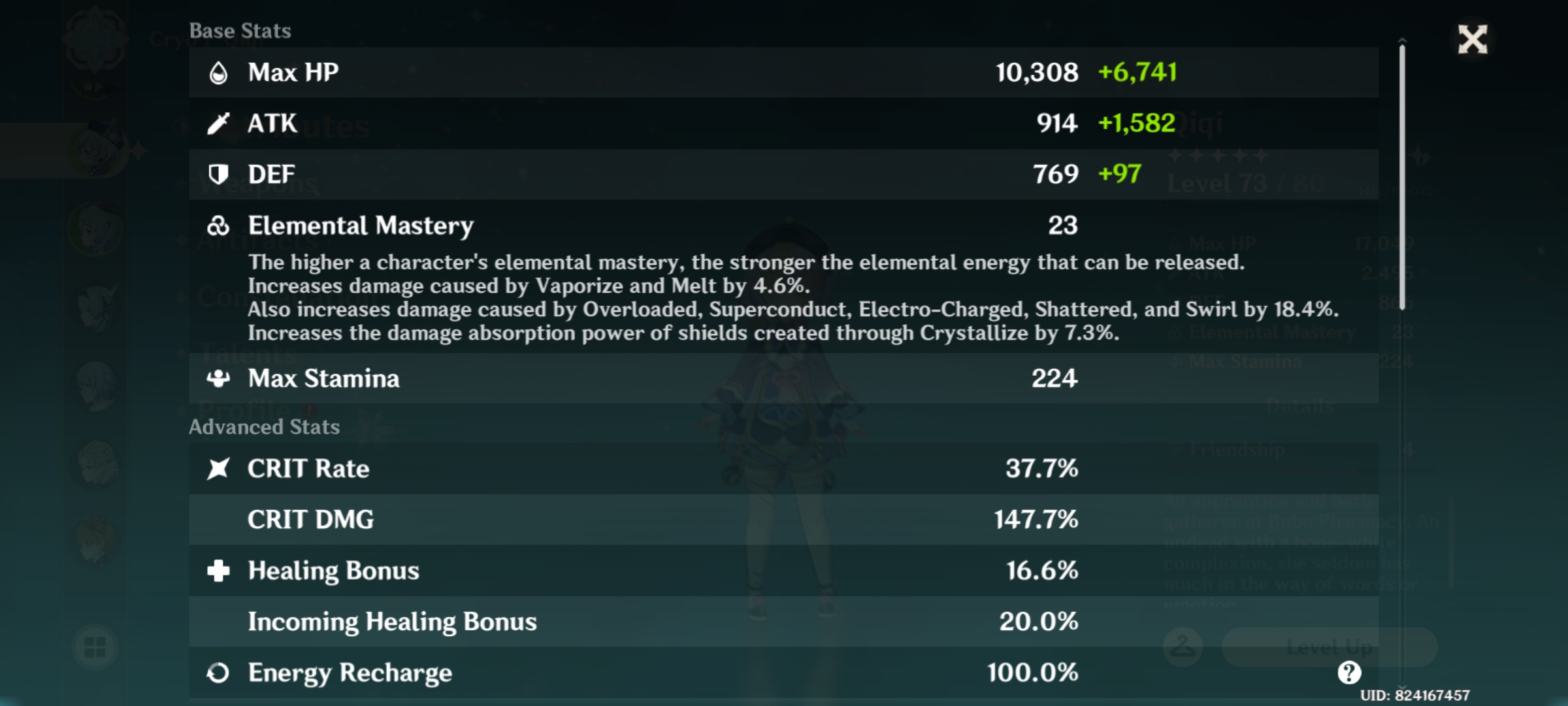The height and width of the screenshot is (706, 1568).
Task: Click the Max Stamina icon
Action: click(220, 378)
